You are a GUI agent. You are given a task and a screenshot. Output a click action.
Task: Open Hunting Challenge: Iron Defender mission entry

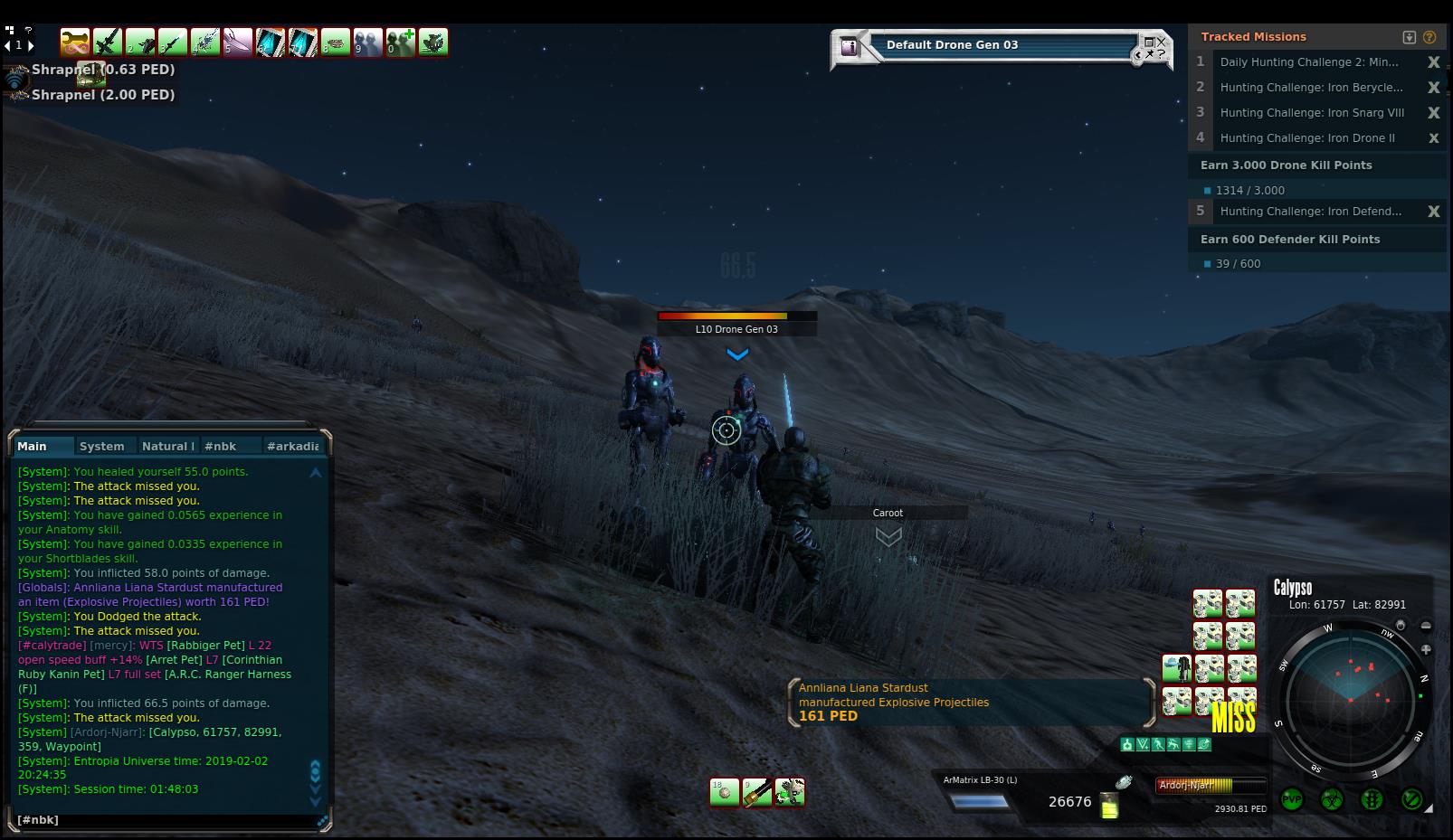click(1310, 212)
